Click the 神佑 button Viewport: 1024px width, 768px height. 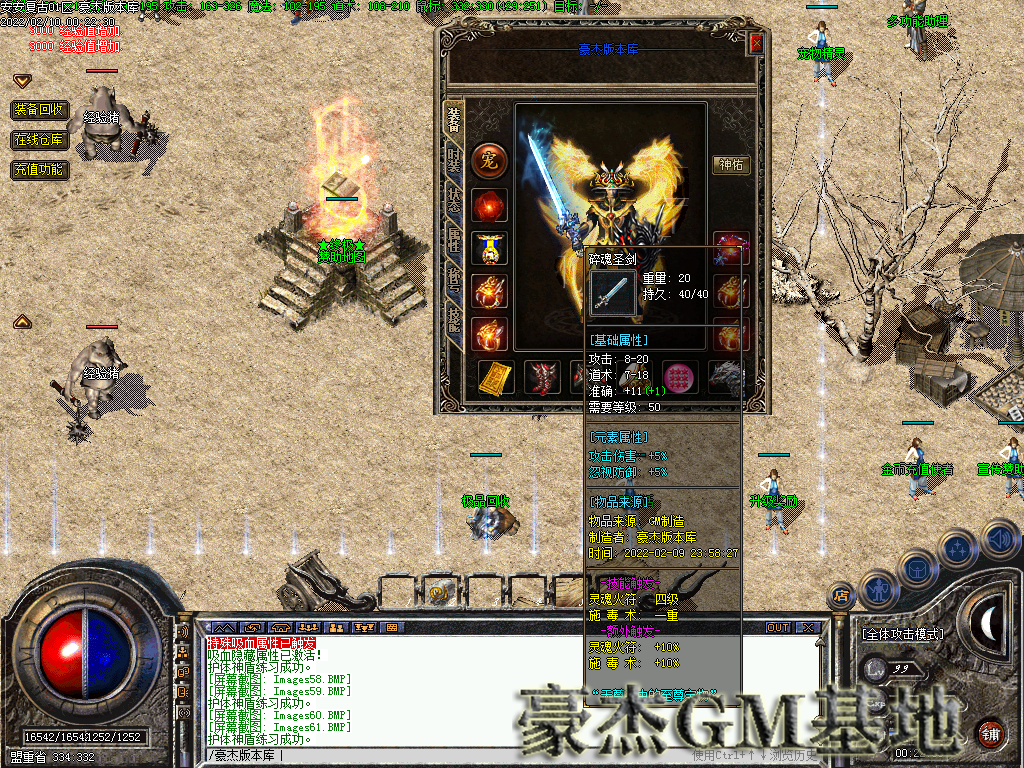point(730,165)
